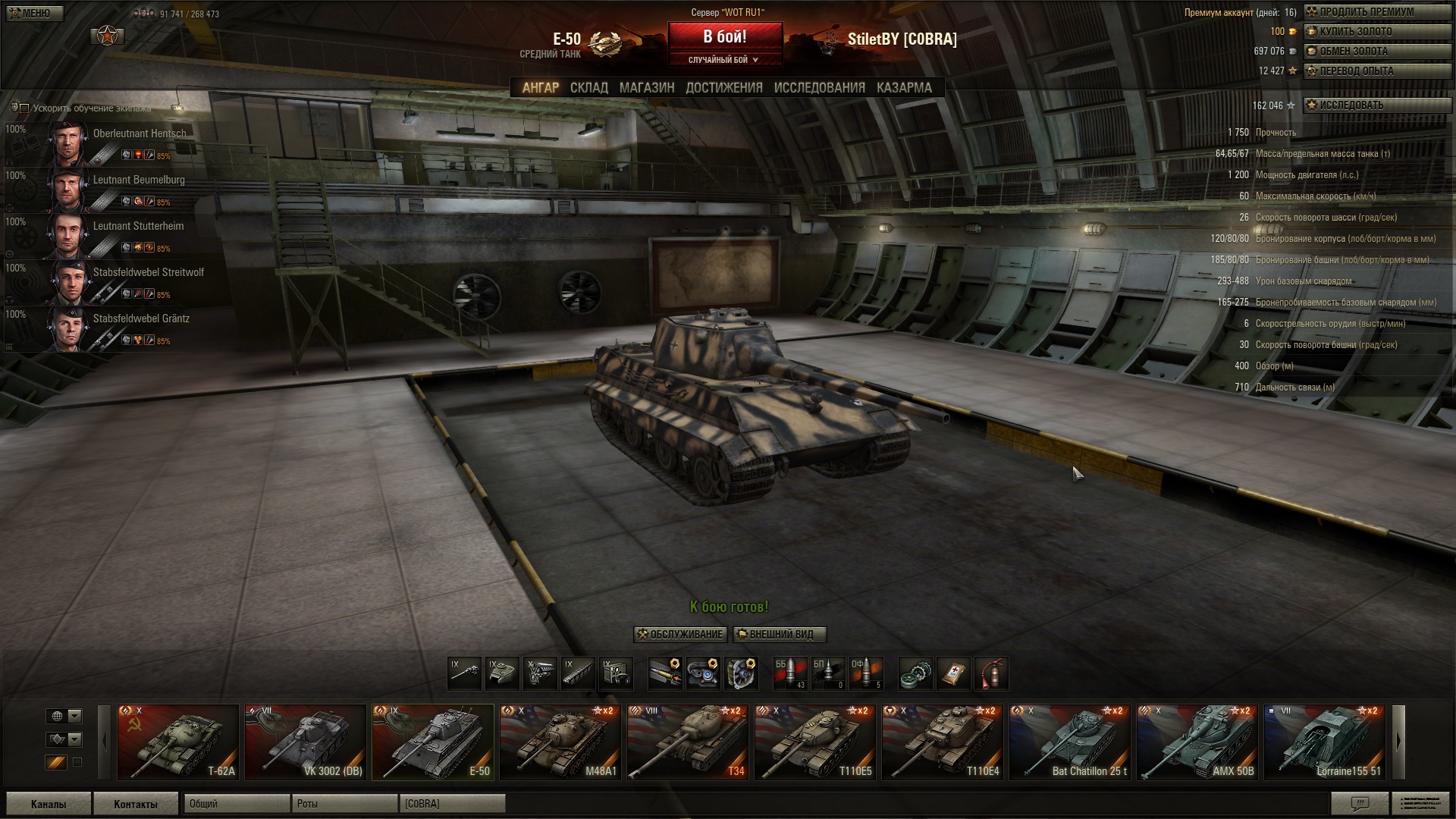Open ВНЕШНИЙ ВИД customization
This screenshot has height=819, width=1456.
(780, 635)
